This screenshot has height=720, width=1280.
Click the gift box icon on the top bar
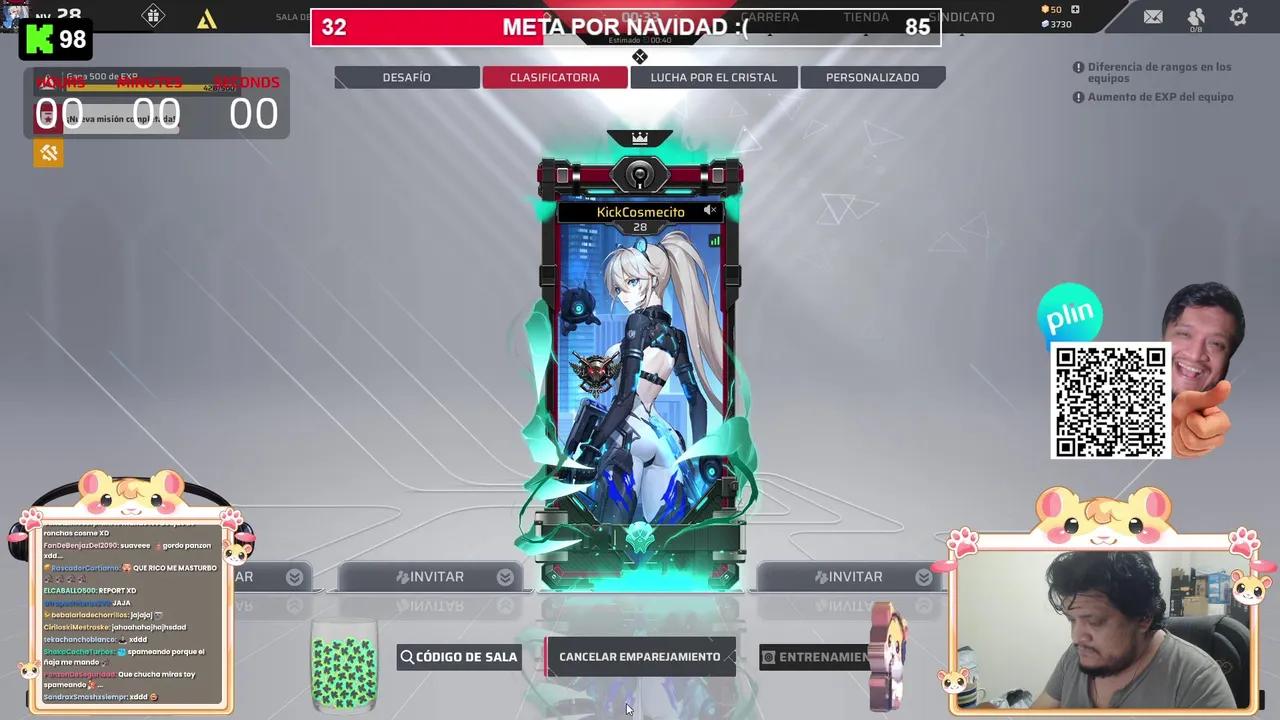tap(153, 18)
